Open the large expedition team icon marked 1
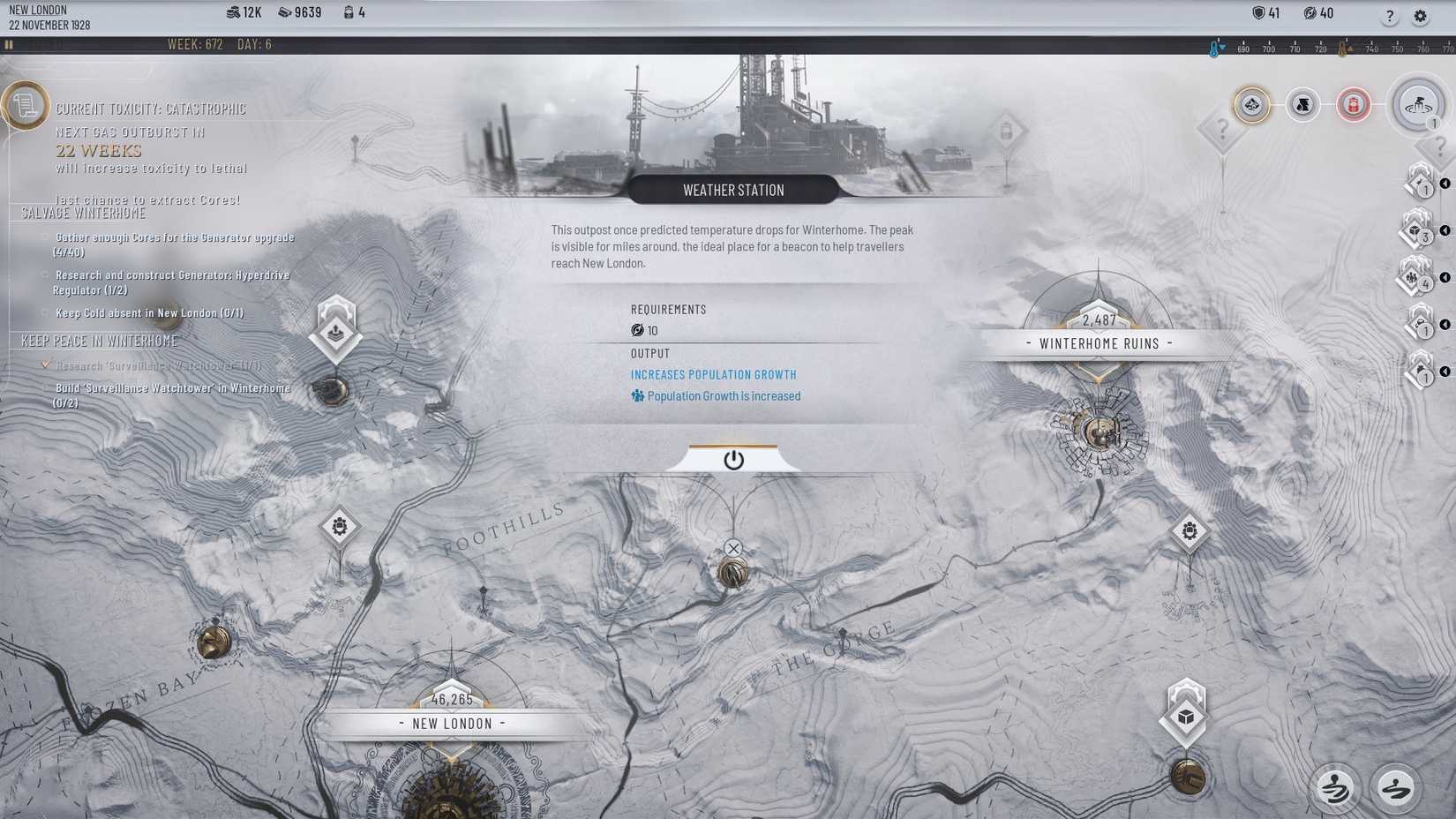This screenshot has width=1456, height=819. click(1419, 104)
